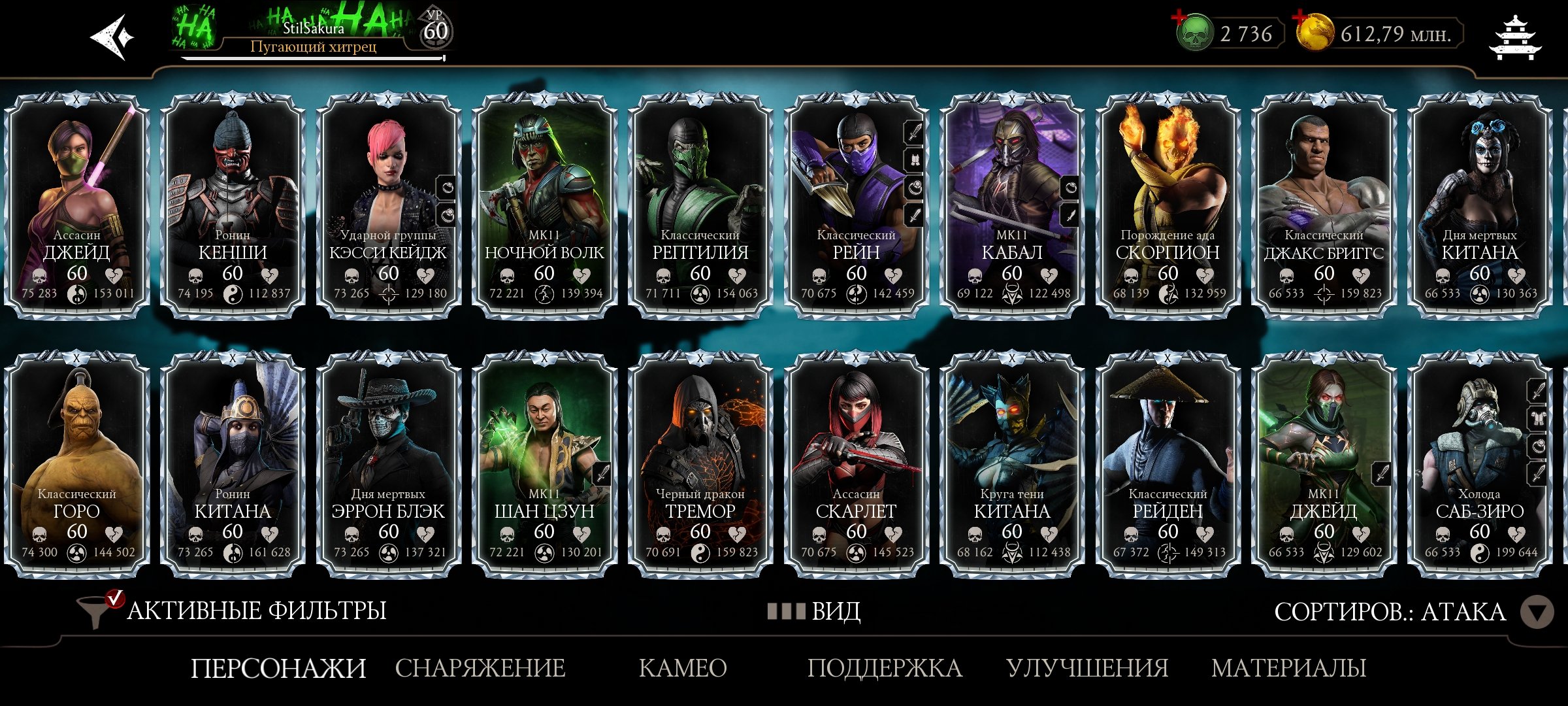Click the weapon slot toggle on Kabal's card
Image resolution: width=1568 pixels, height=706 pixels.
[x=1070, y=216]
